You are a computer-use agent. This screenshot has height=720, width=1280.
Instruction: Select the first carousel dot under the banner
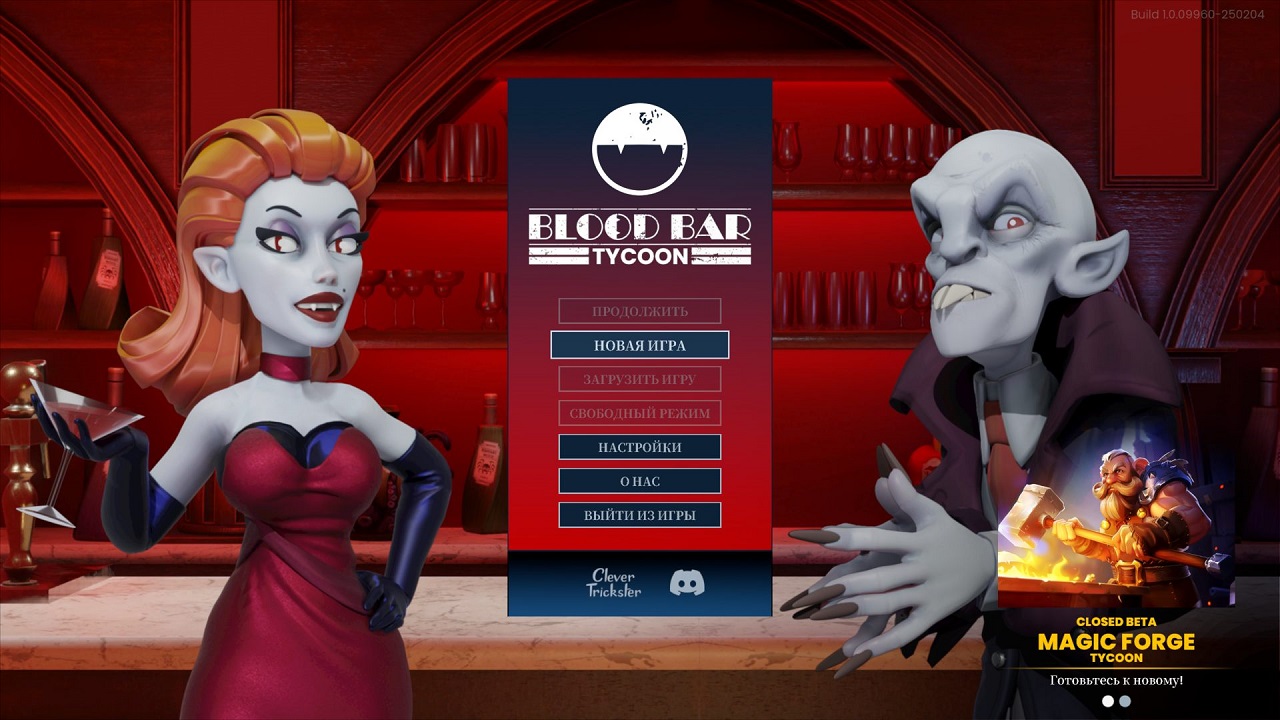[x=1108, y=701]
